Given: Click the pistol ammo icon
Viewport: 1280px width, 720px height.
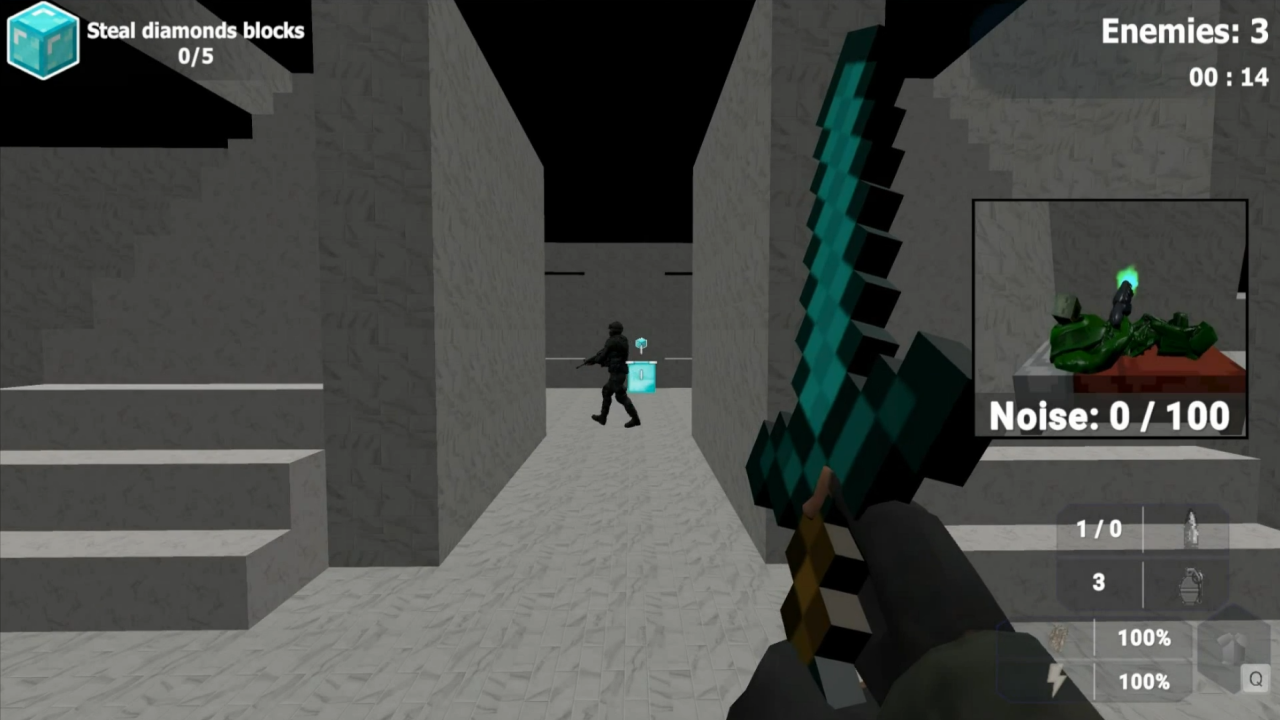Looking at the screenshot, I should tap(1190, 529).
